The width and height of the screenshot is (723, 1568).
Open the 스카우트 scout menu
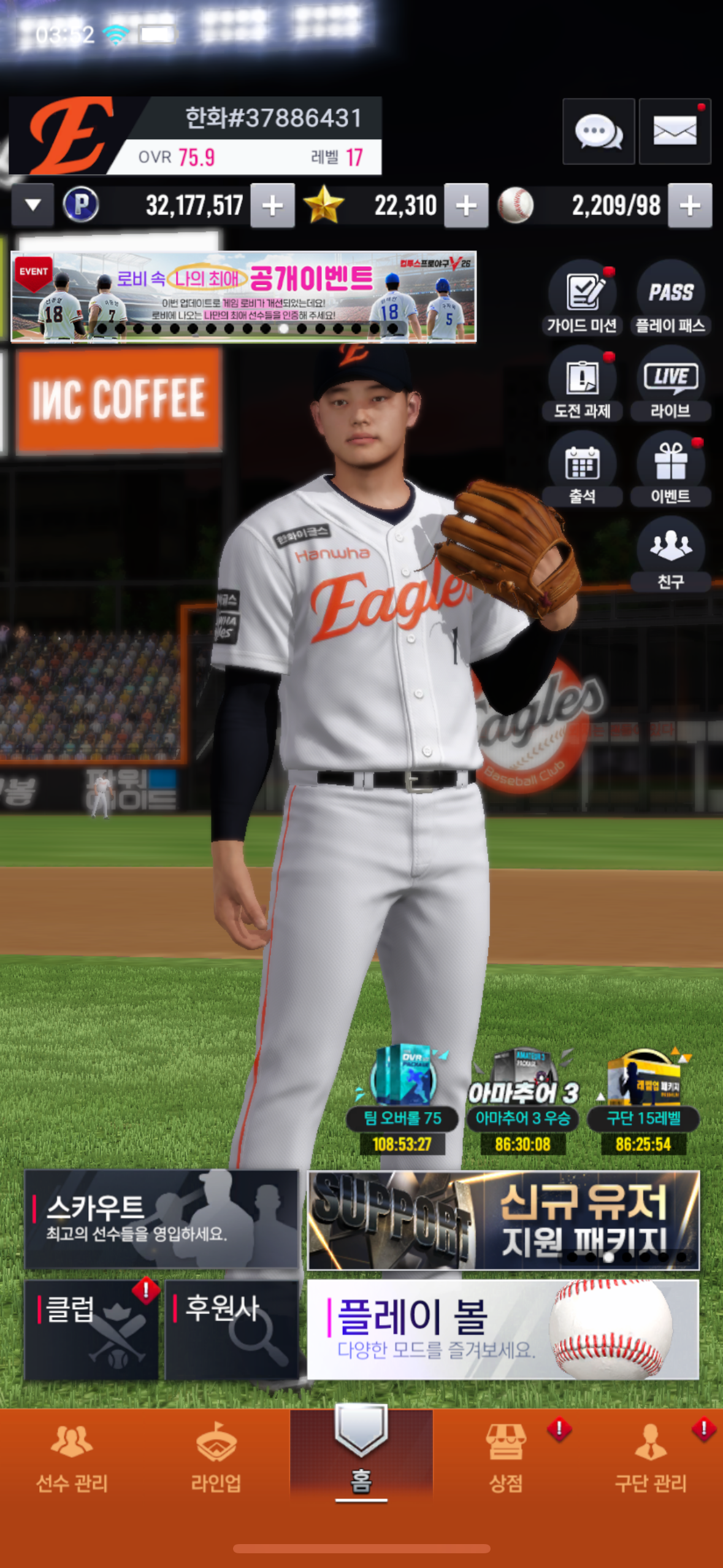pyautogui.click(x=161, y=1219)
